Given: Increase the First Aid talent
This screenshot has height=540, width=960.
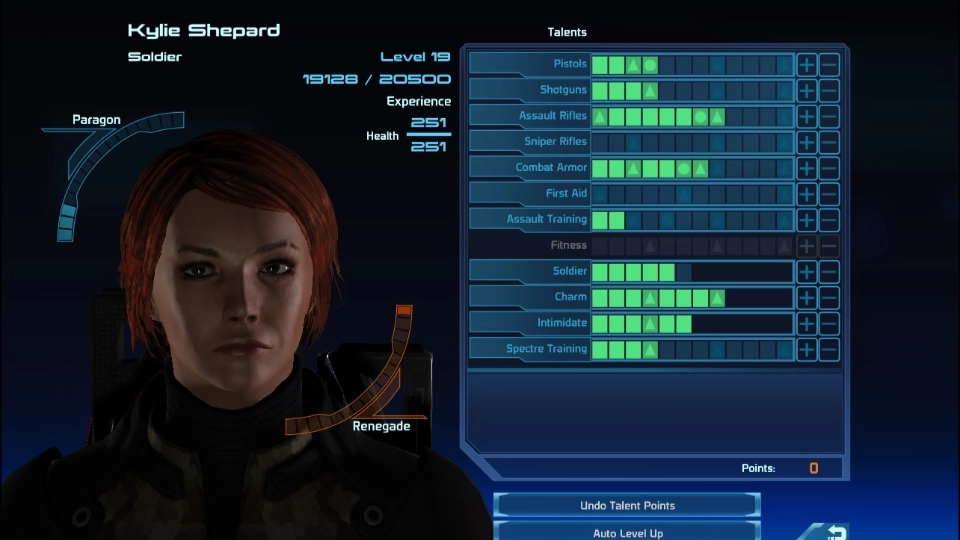Looking at the screenshot, I should click(x=807, y=195).
